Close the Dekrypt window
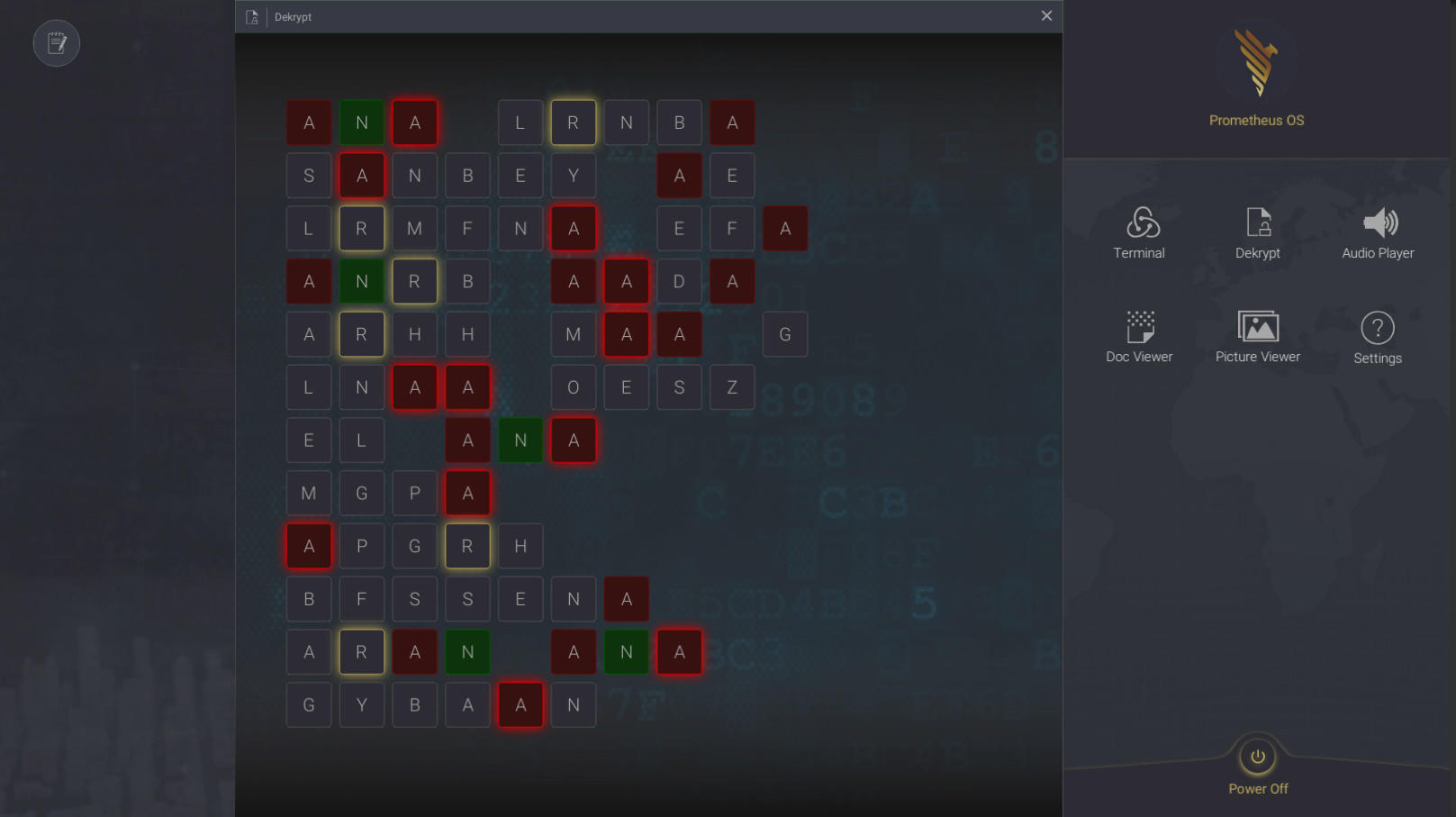The height and width of the screenshot is (817, 1456). (1046, 15)
